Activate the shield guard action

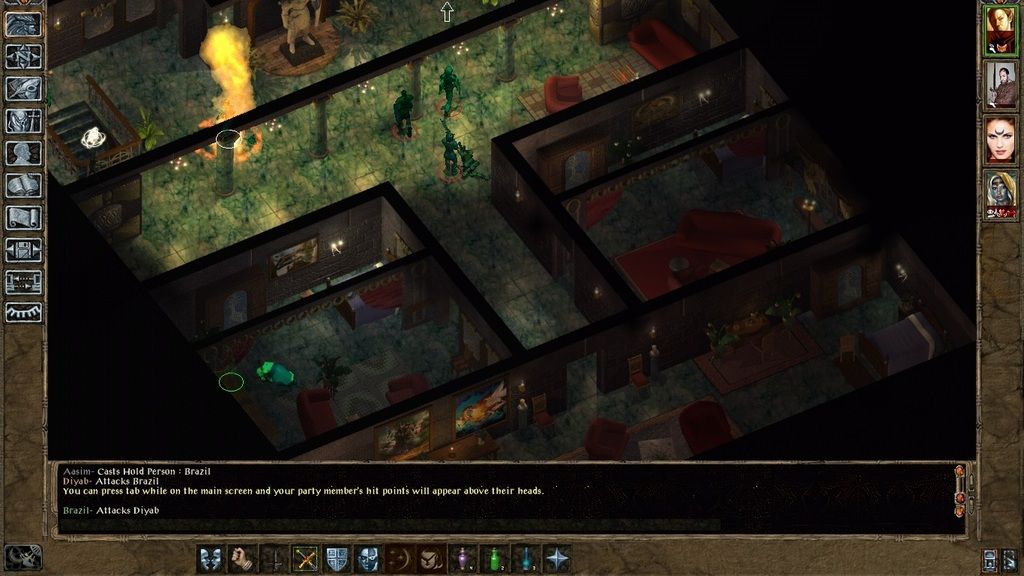pos(337,558)
